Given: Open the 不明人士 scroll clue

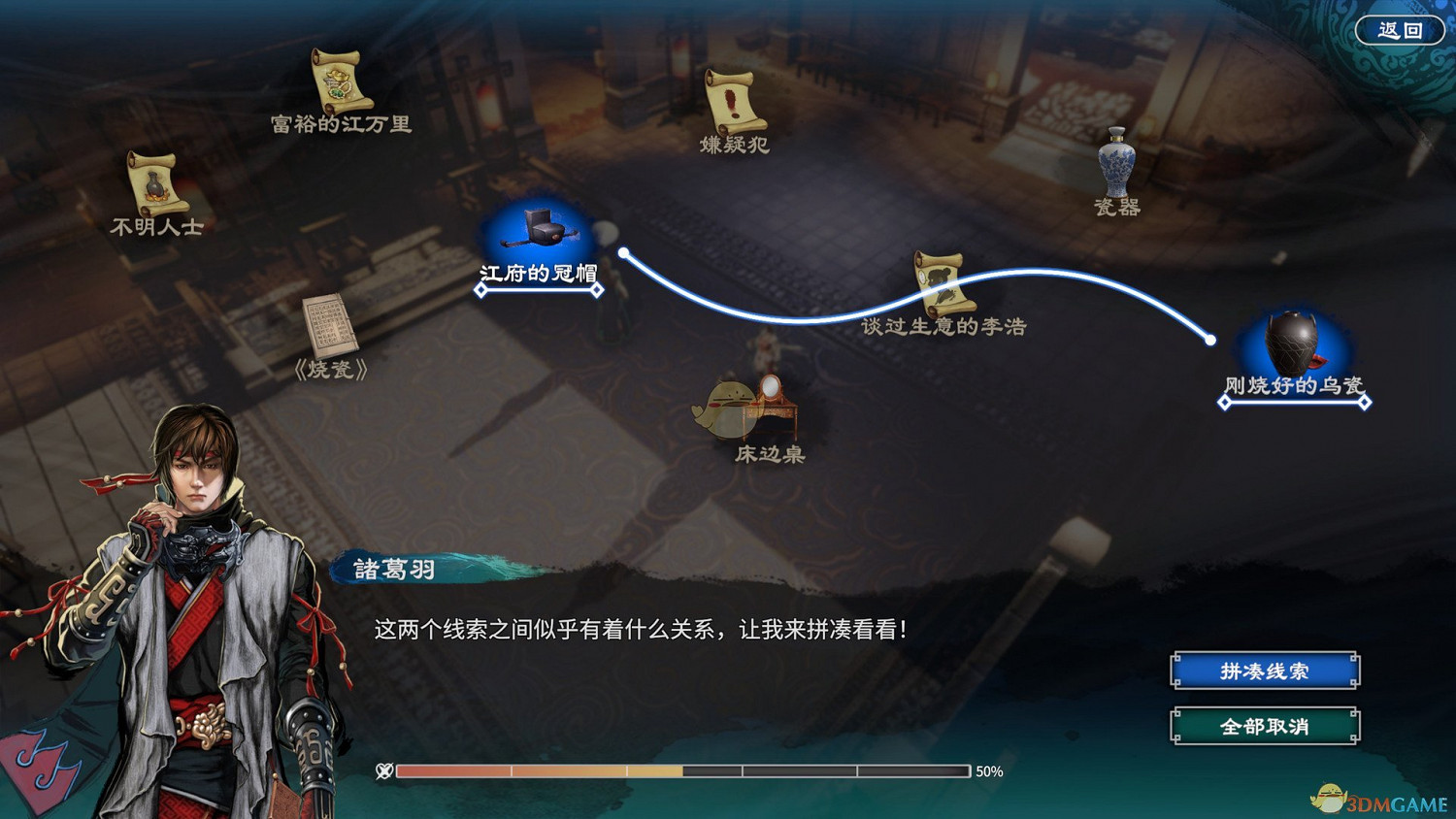Looking at the screenshot, I should click(155, 184).
